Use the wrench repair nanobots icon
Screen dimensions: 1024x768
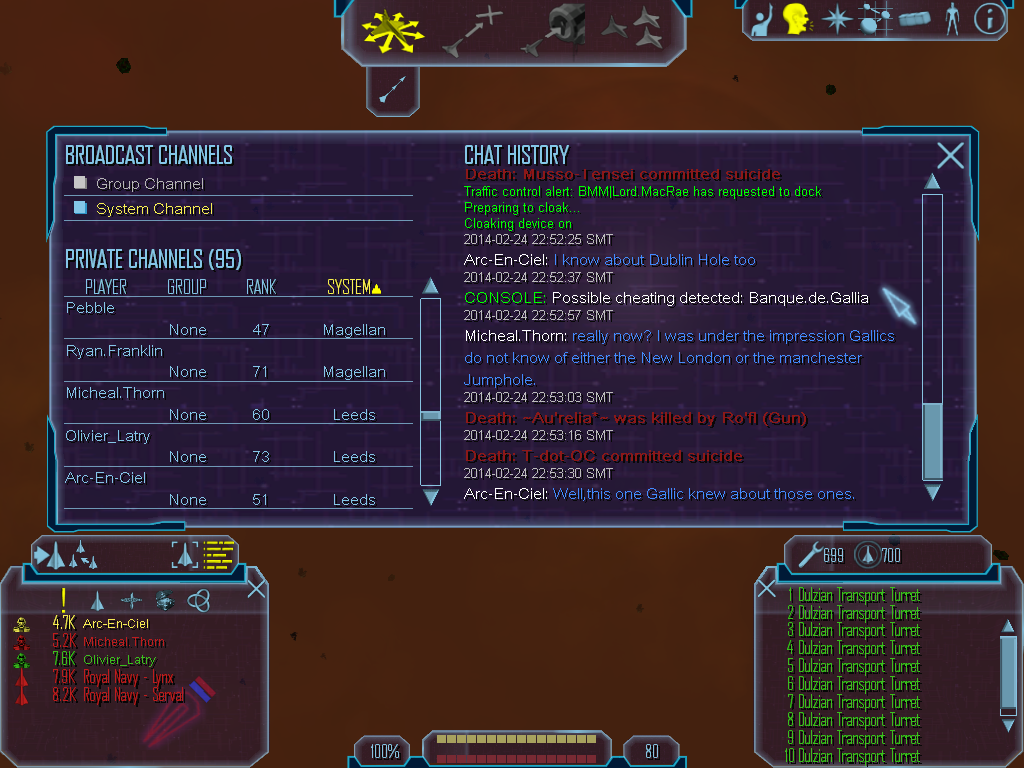tap(809, 554)
